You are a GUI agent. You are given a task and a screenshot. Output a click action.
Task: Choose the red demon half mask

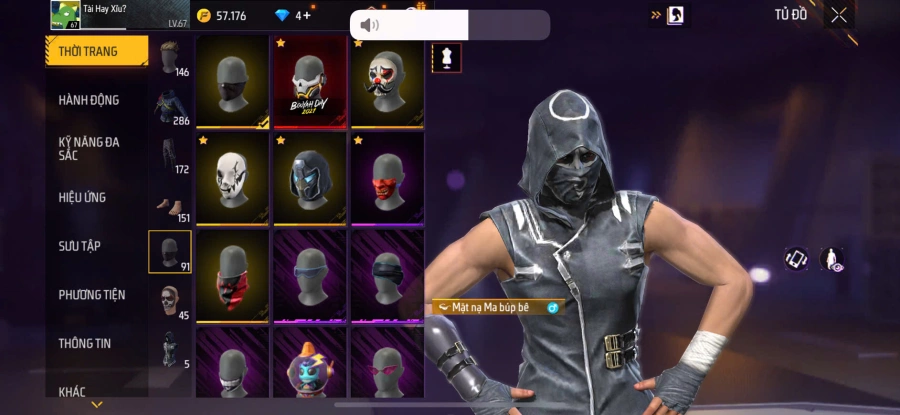click(x=387, y=180)
